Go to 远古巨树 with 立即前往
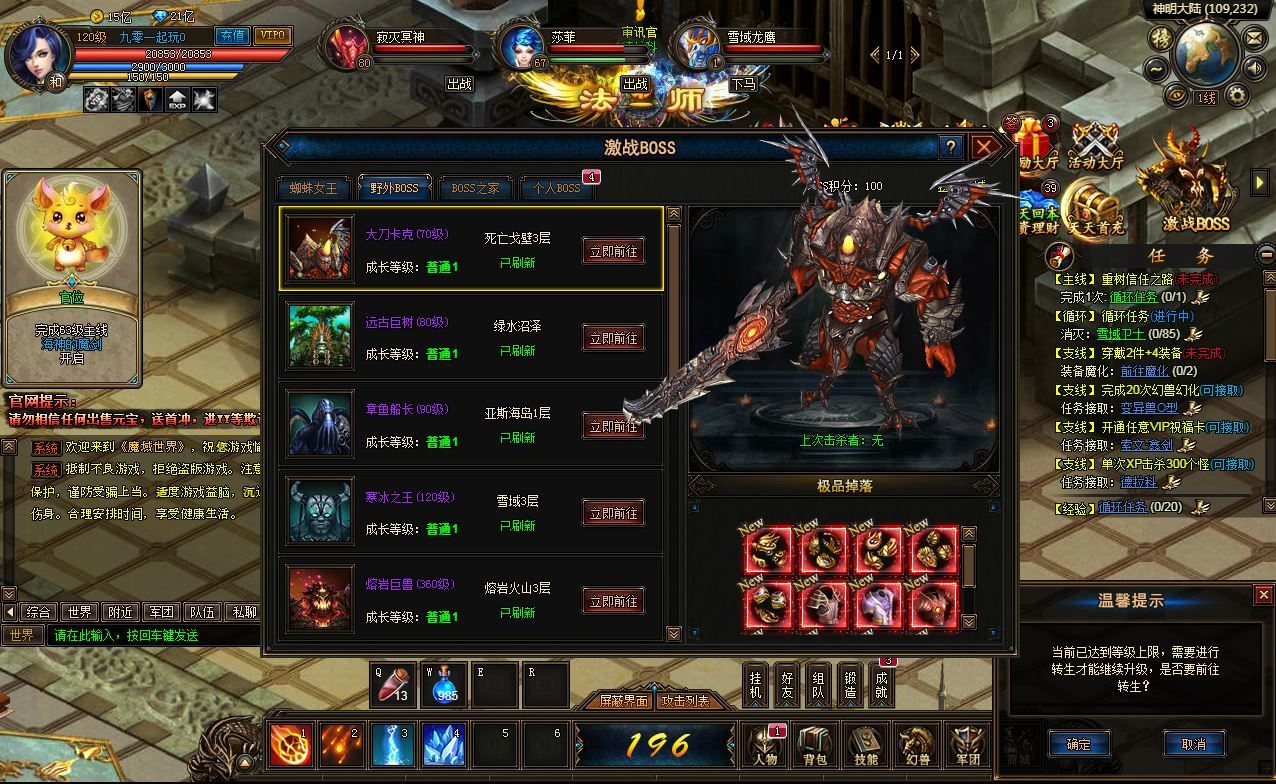The height and width of the screenshot is (784, 1276). coord(613,339)
